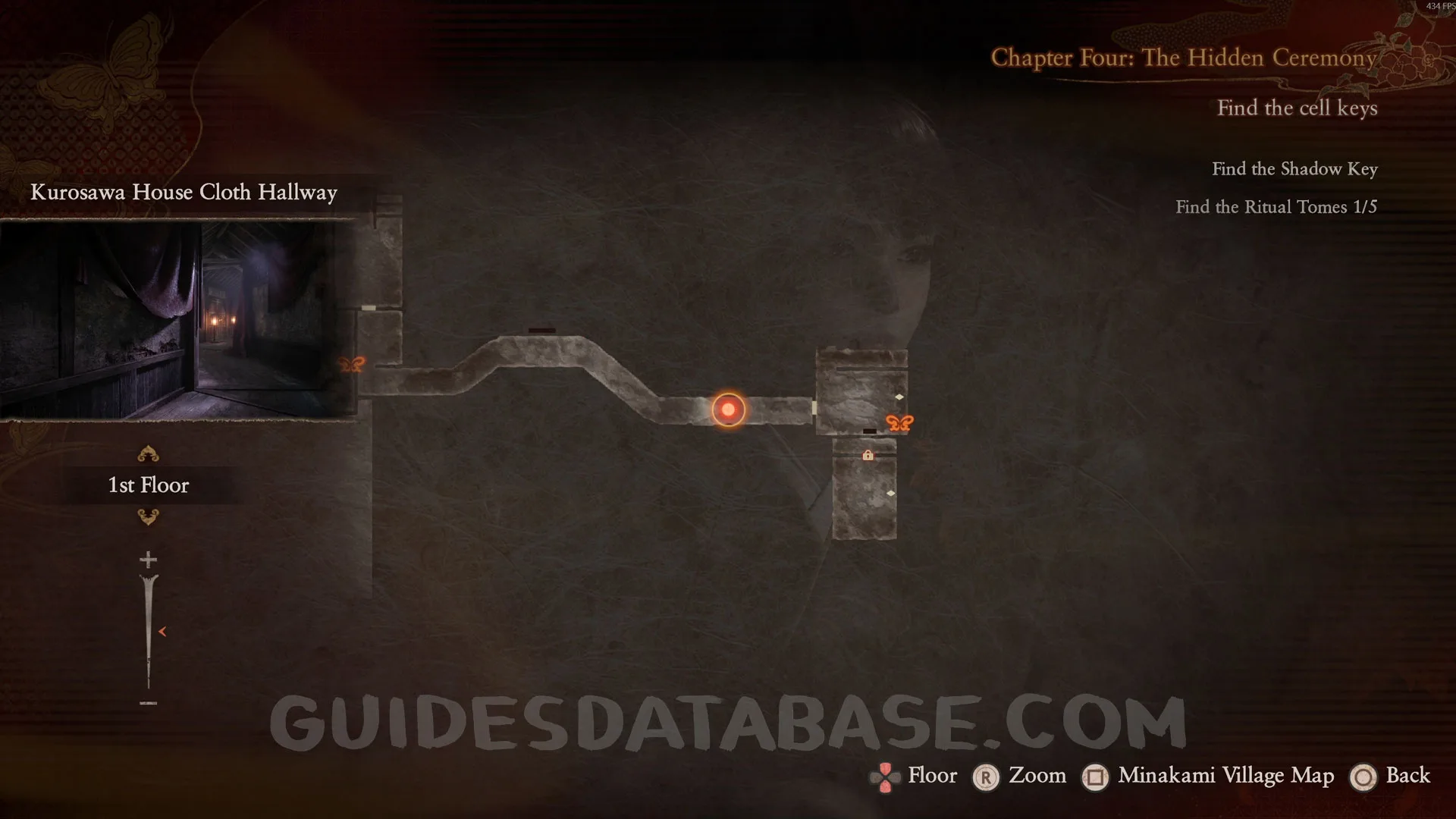The width and height of the screenshot is (1456, 819).
Task: Select the glowing red player position marker
Action: (728, 409)
